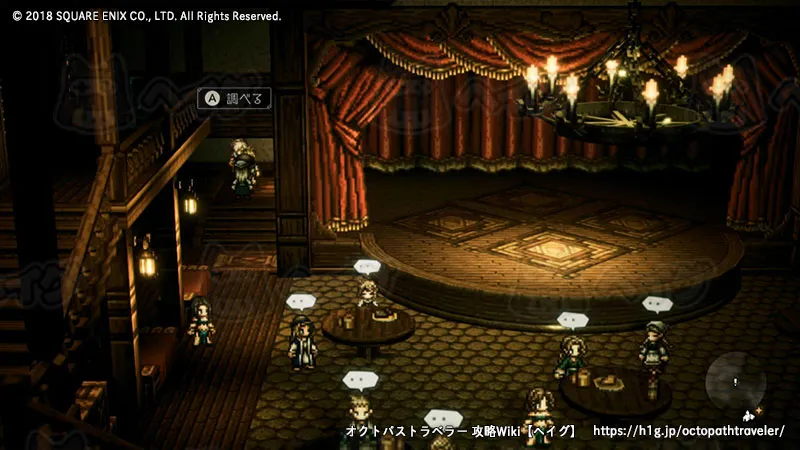
Task: Open the h1g.jp octopathtraveler watermark URL
Action: click(689, 431)
